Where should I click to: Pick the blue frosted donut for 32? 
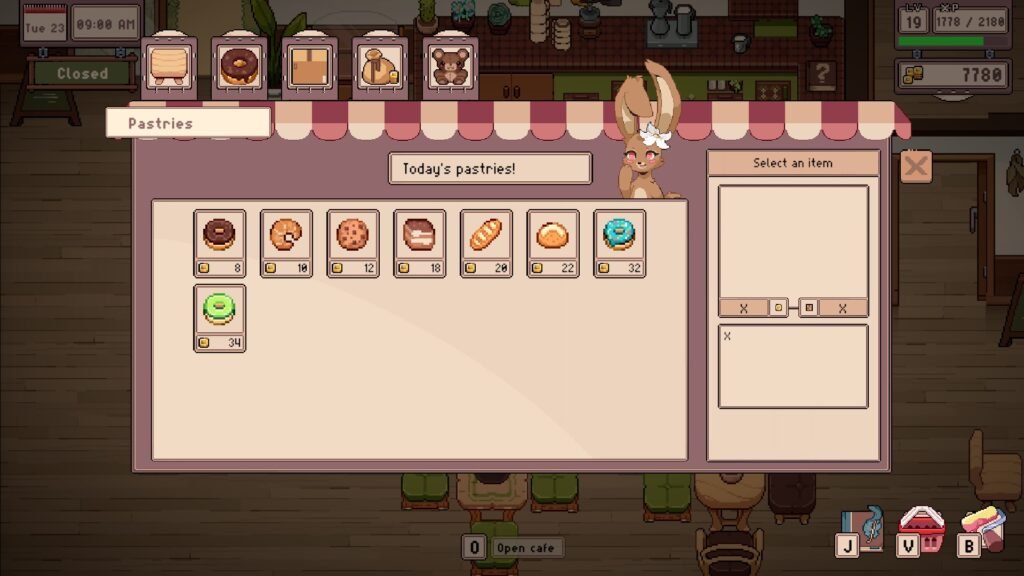[619, 236]
